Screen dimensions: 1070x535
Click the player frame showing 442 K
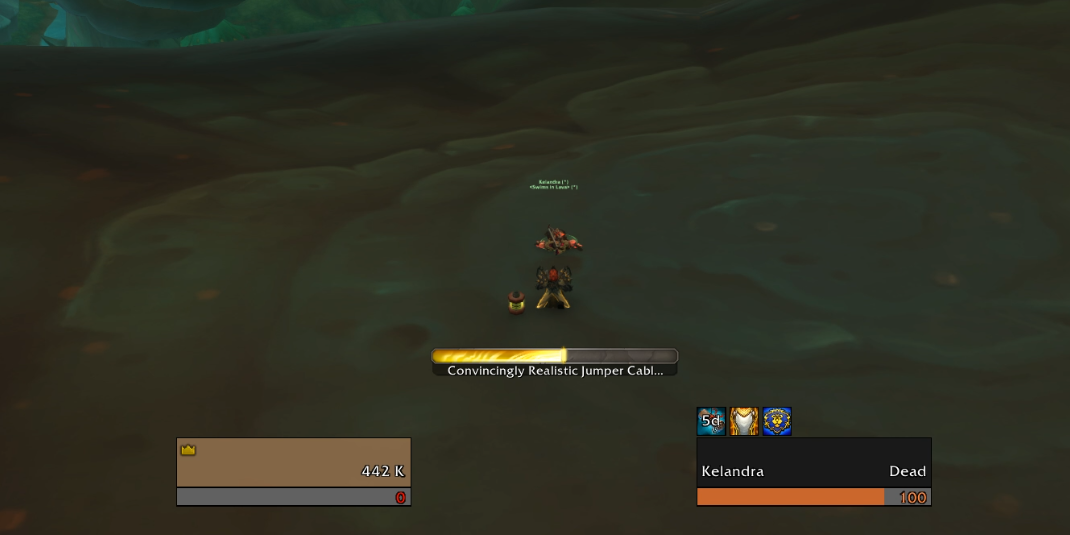coord(293,462)
